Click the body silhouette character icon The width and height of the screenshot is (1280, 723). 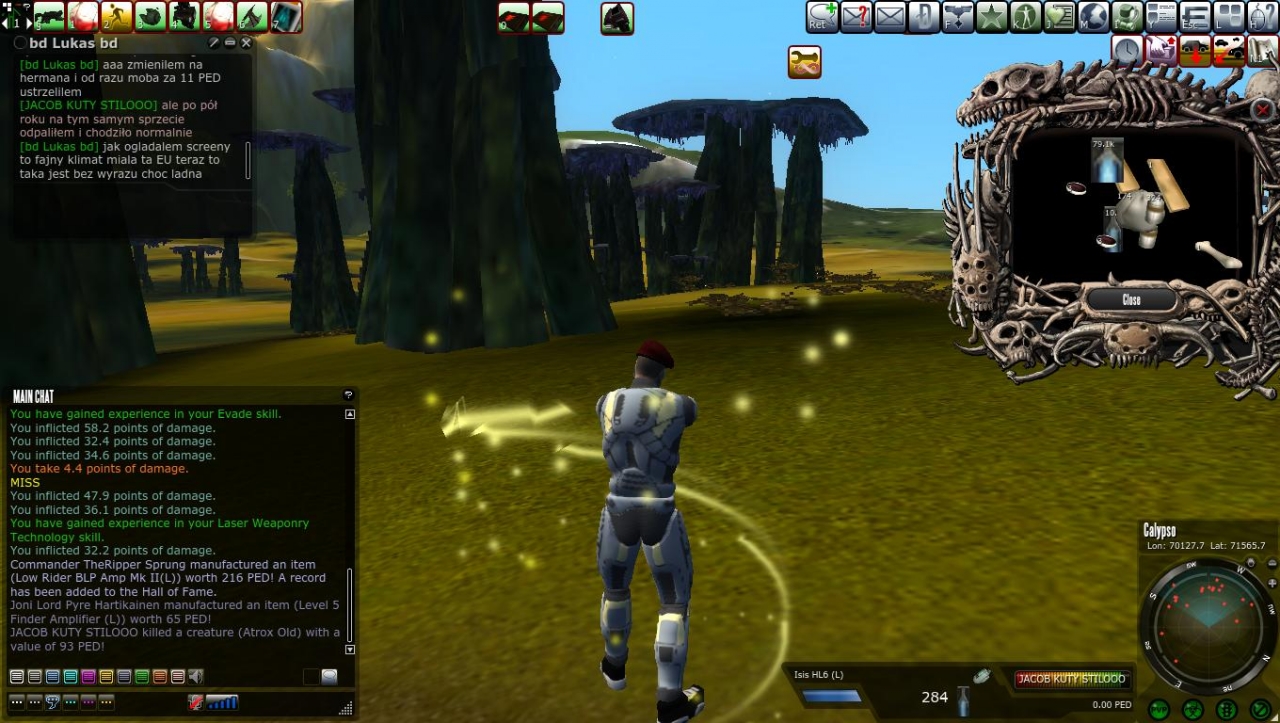pyautogui.click(x=1025, y=17)
